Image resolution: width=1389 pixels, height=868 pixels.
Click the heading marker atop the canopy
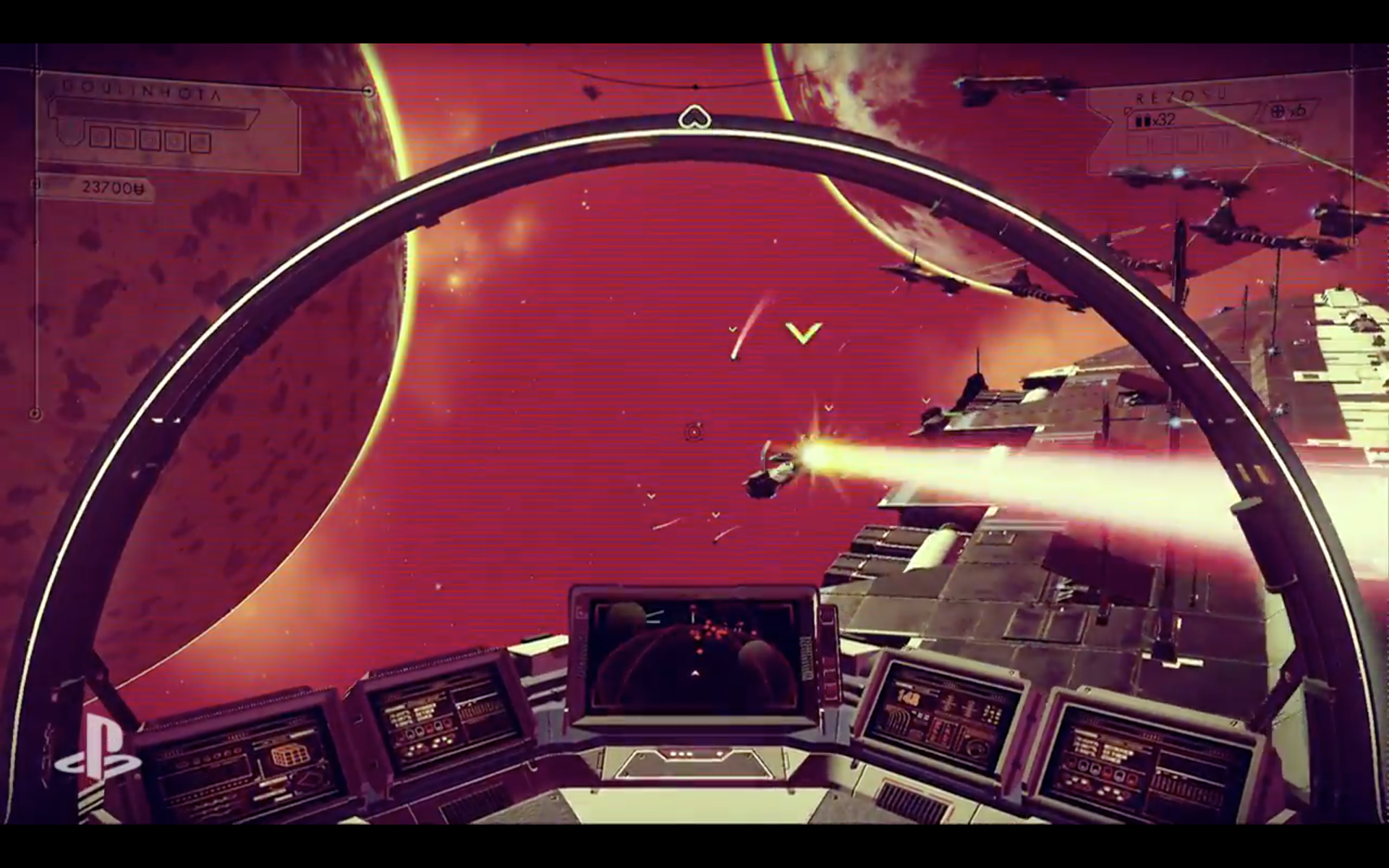tap(694, 116)
